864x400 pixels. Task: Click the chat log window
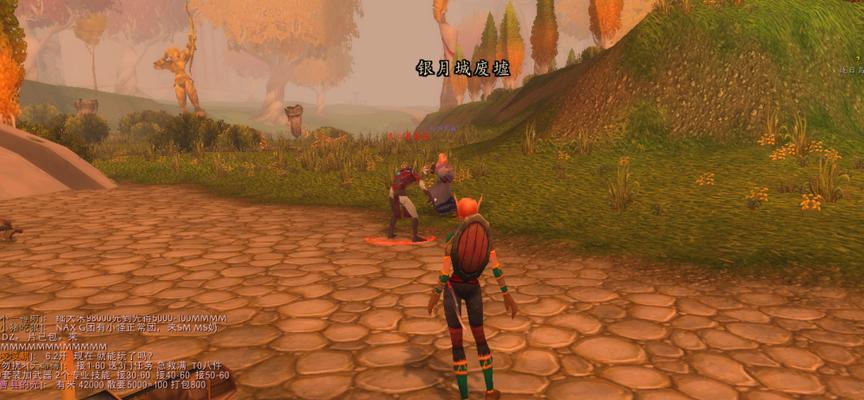pos(115,350)
